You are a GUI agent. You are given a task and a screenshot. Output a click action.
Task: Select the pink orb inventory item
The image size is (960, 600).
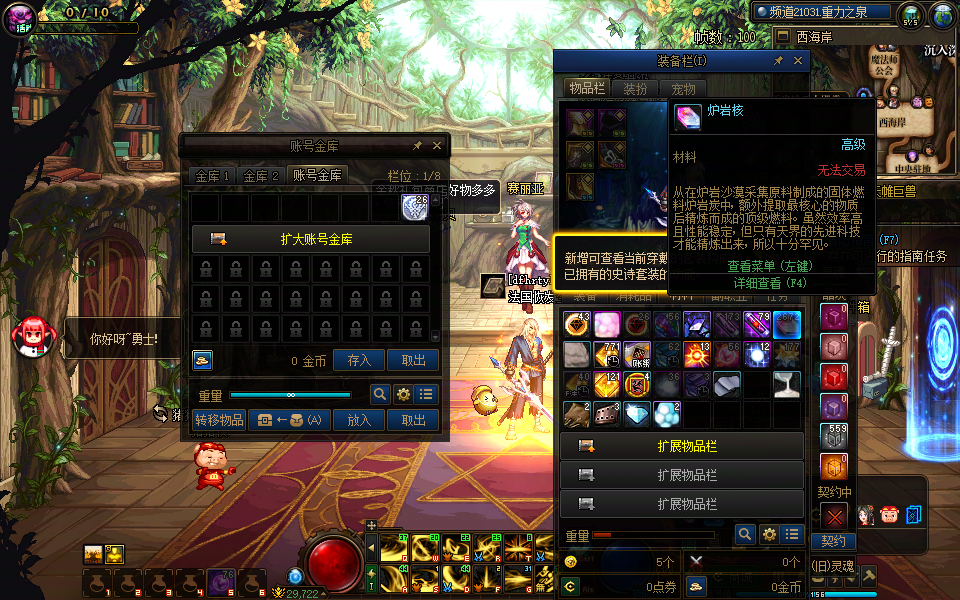[x=607, y=324]
